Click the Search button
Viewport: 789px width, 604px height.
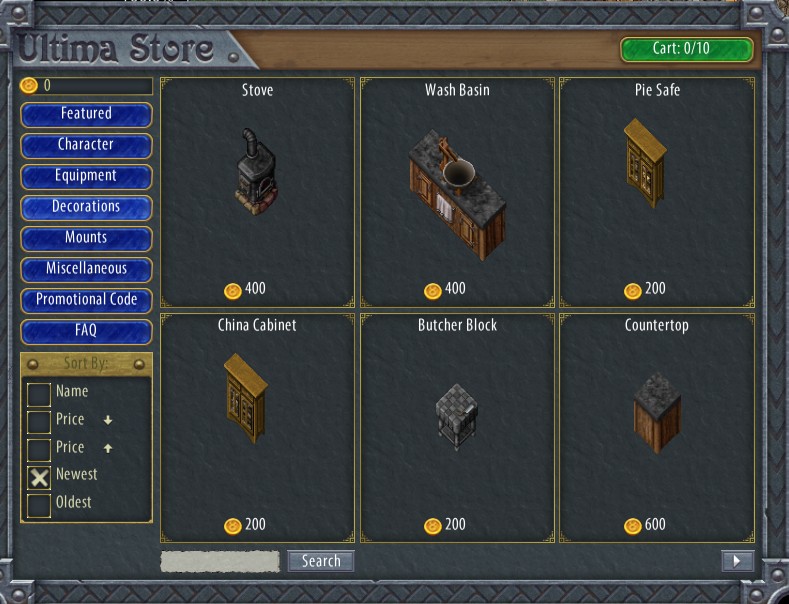click(x=321, y=561)
